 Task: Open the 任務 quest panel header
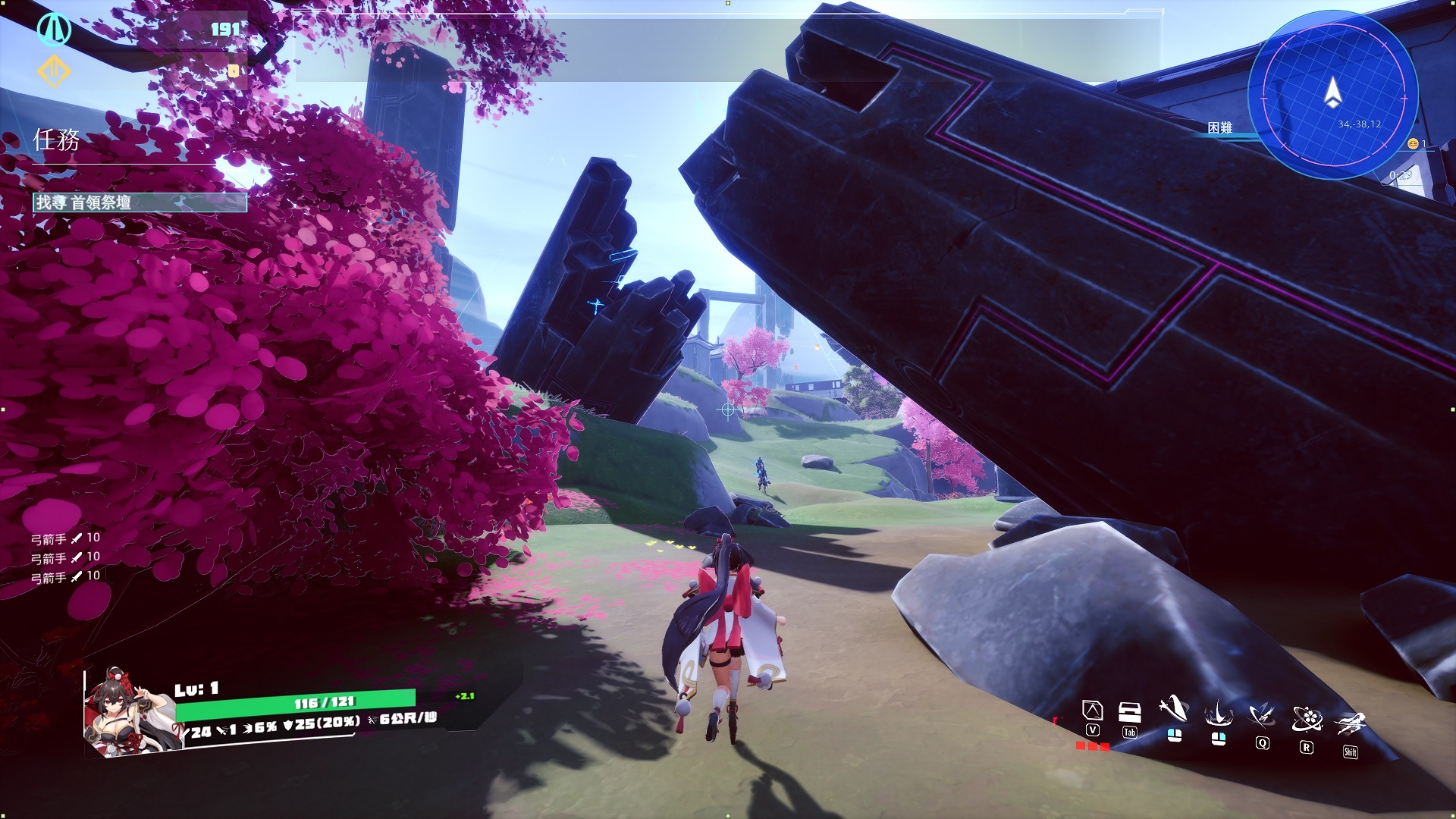[x=57, y=139]
